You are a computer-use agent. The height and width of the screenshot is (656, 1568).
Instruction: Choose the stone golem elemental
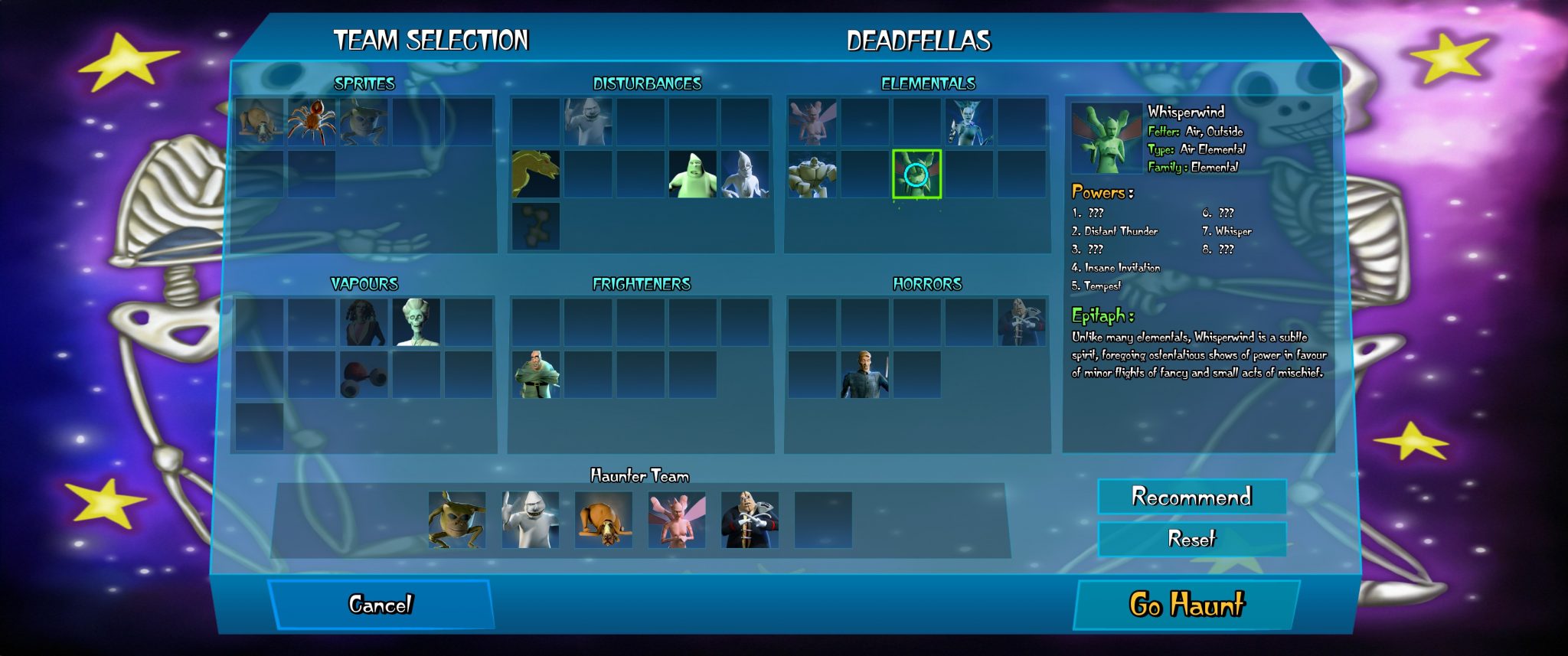click(812, 174)
